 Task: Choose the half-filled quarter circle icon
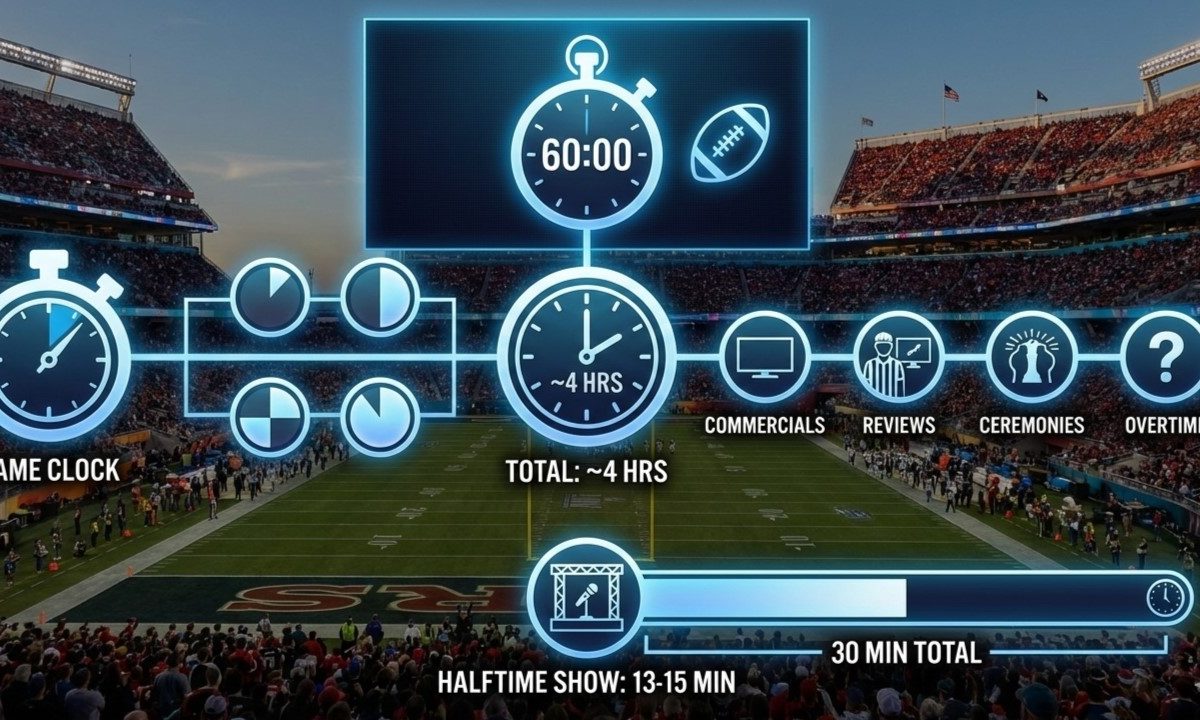point(379,297)
